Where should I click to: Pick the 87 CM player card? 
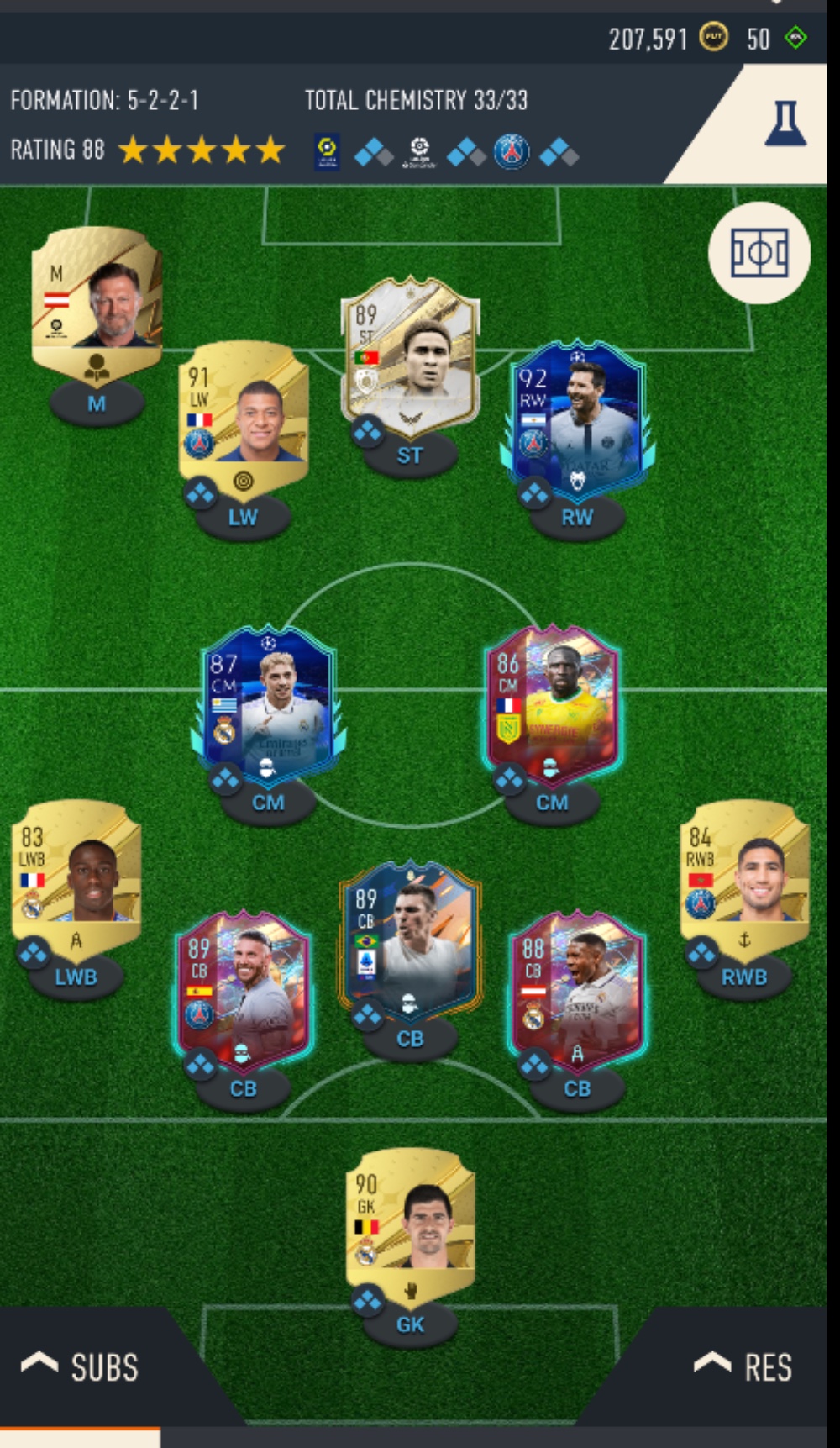coord(268,702)
